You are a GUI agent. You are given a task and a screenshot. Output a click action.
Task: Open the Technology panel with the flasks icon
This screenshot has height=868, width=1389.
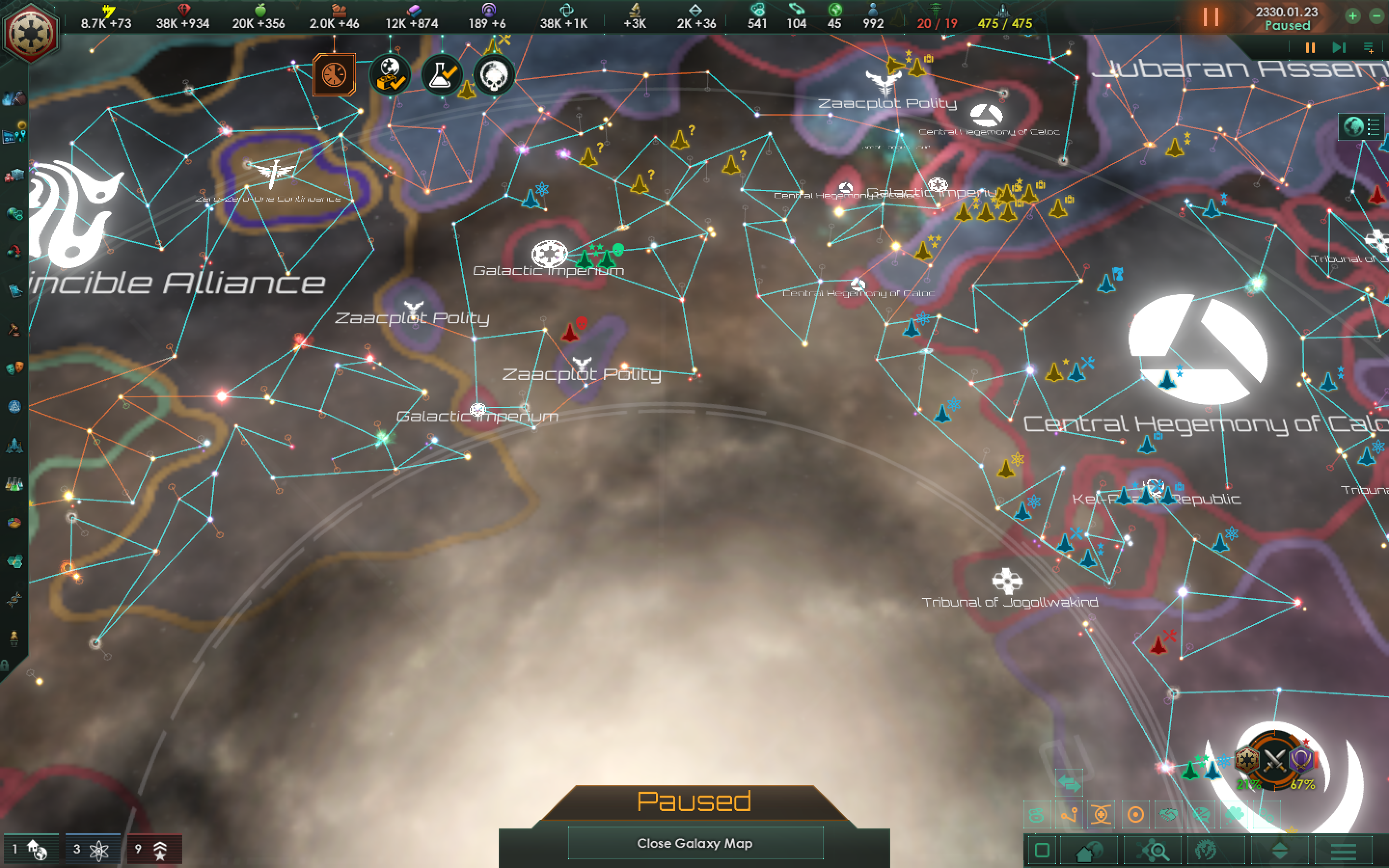click(x=14, y=483)
